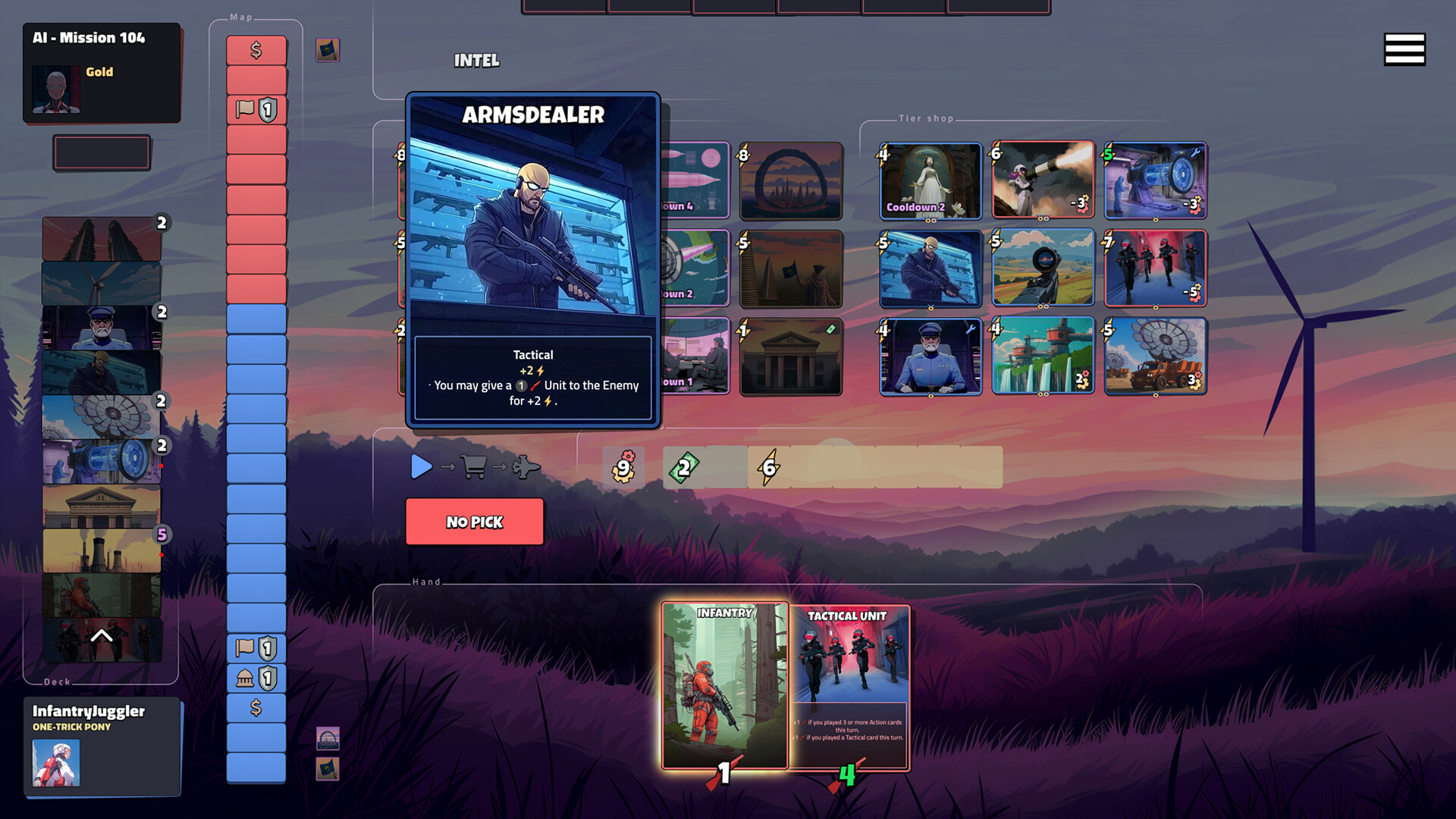The width and height of the screenshot is (1456, 819).
Task: Click the dollar marker atop the map track
Action: [x=256, y=50]
